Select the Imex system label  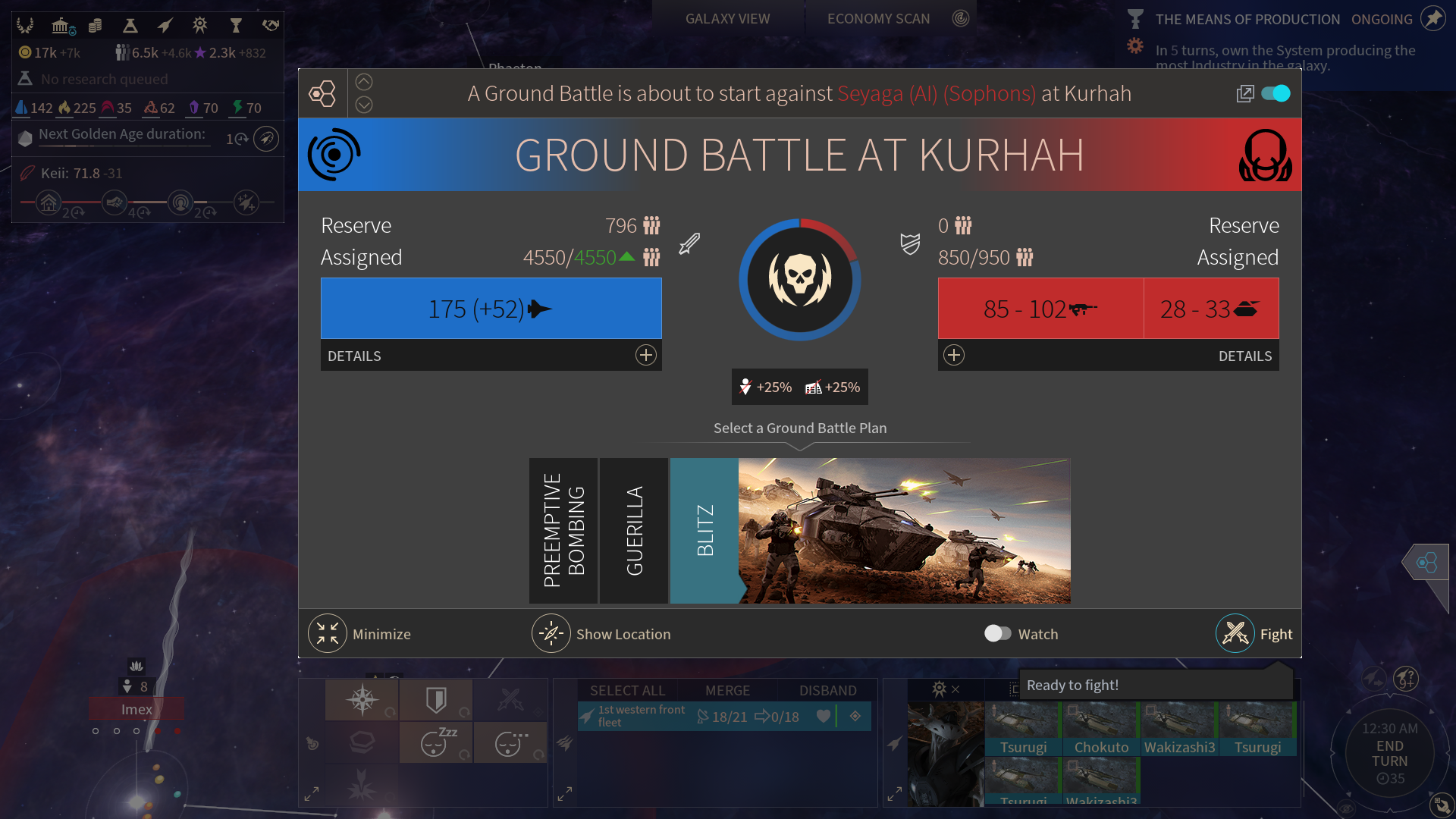pos(136,709)
